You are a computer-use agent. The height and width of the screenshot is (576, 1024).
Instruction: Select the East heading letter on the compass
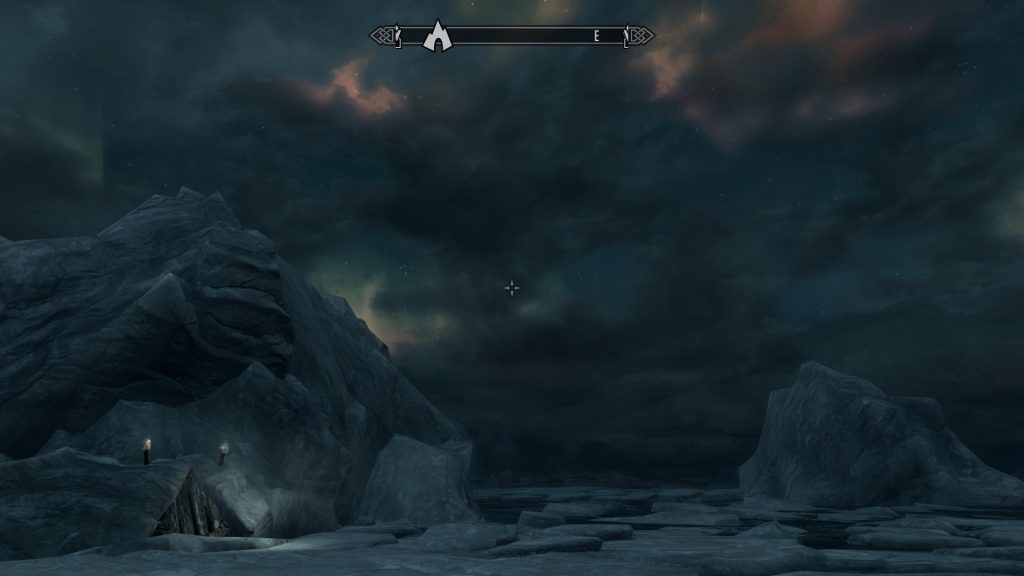597,36
